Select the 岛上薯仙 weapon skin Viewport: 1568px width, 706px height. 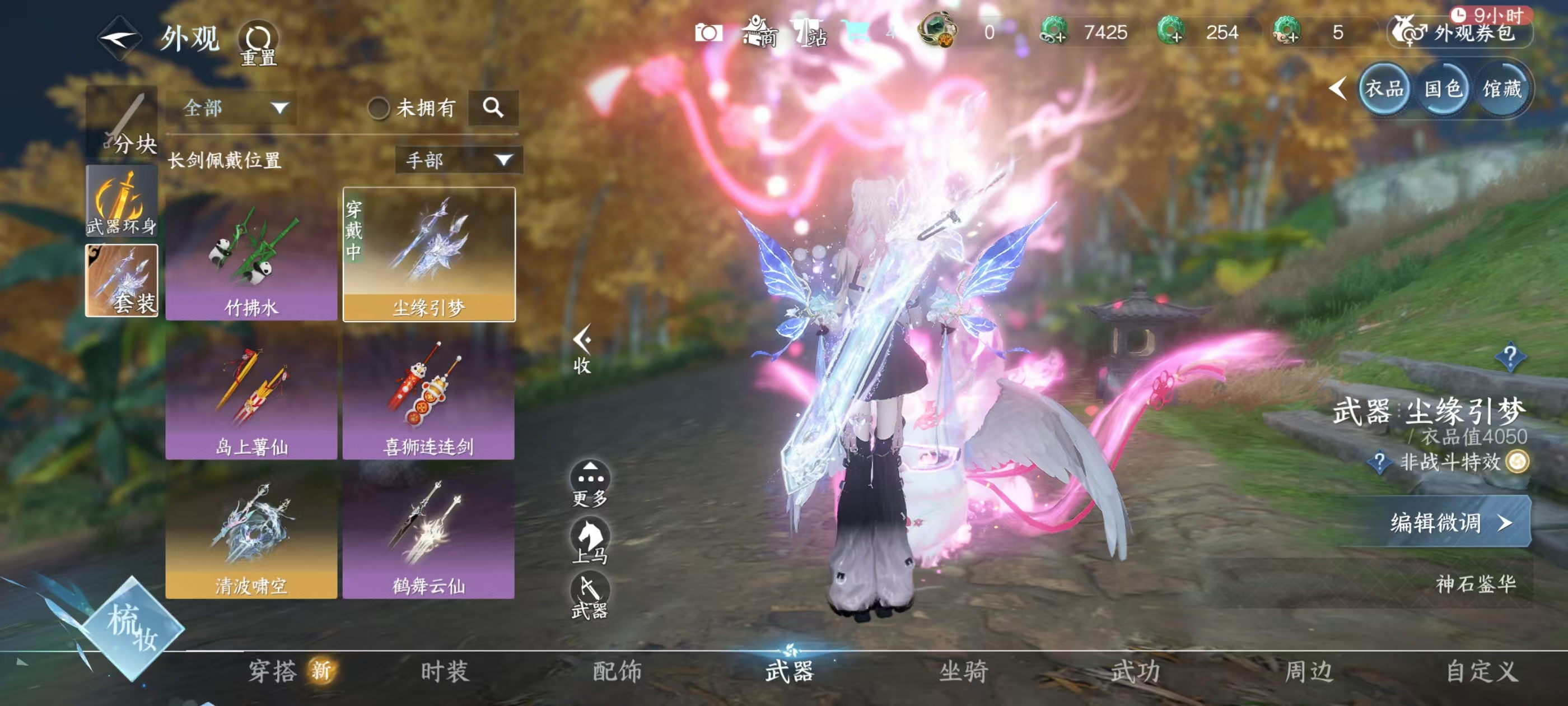click(251, 394)
